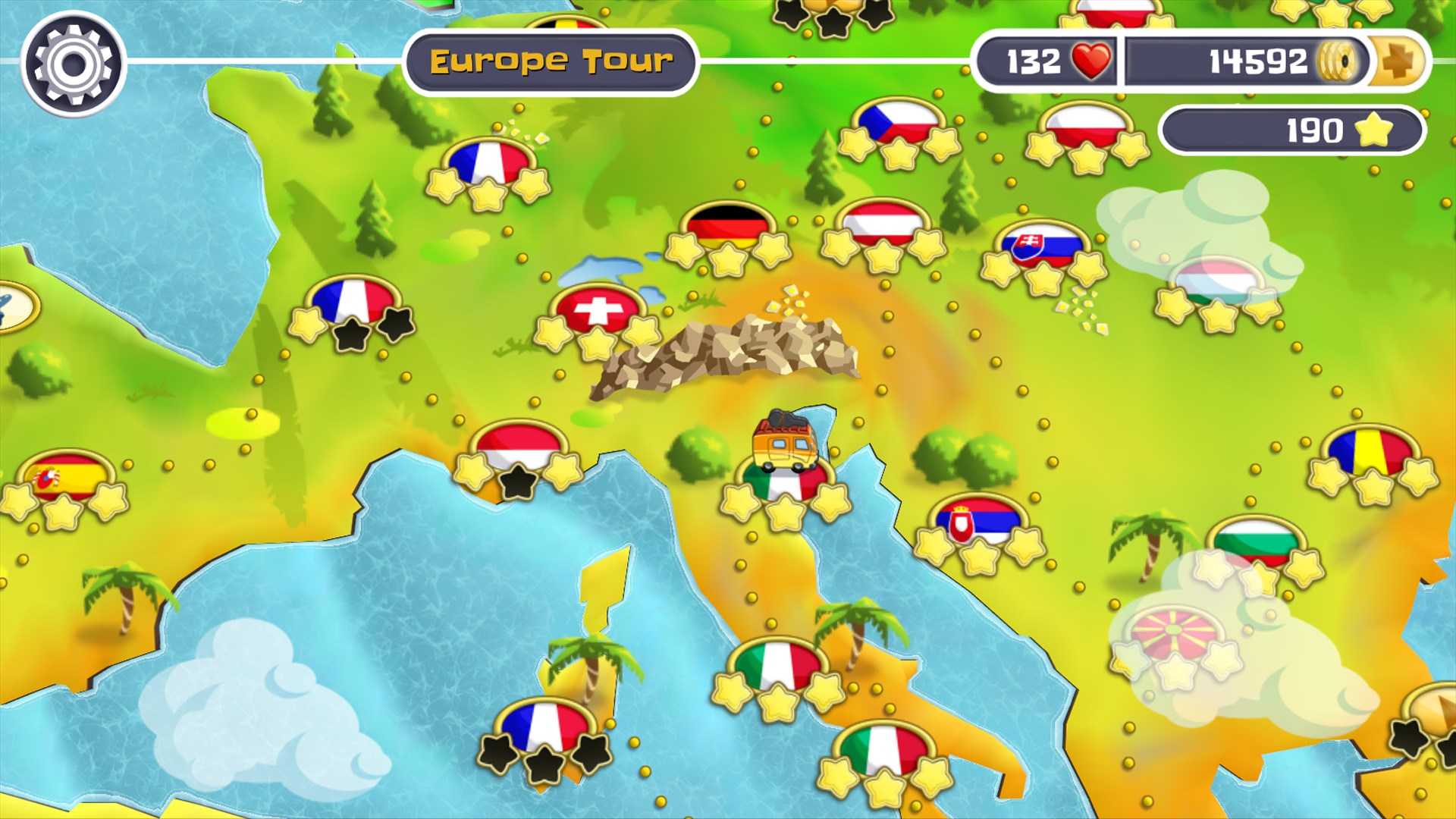Choose the Switzerland flag level

[x=598, y=311]
